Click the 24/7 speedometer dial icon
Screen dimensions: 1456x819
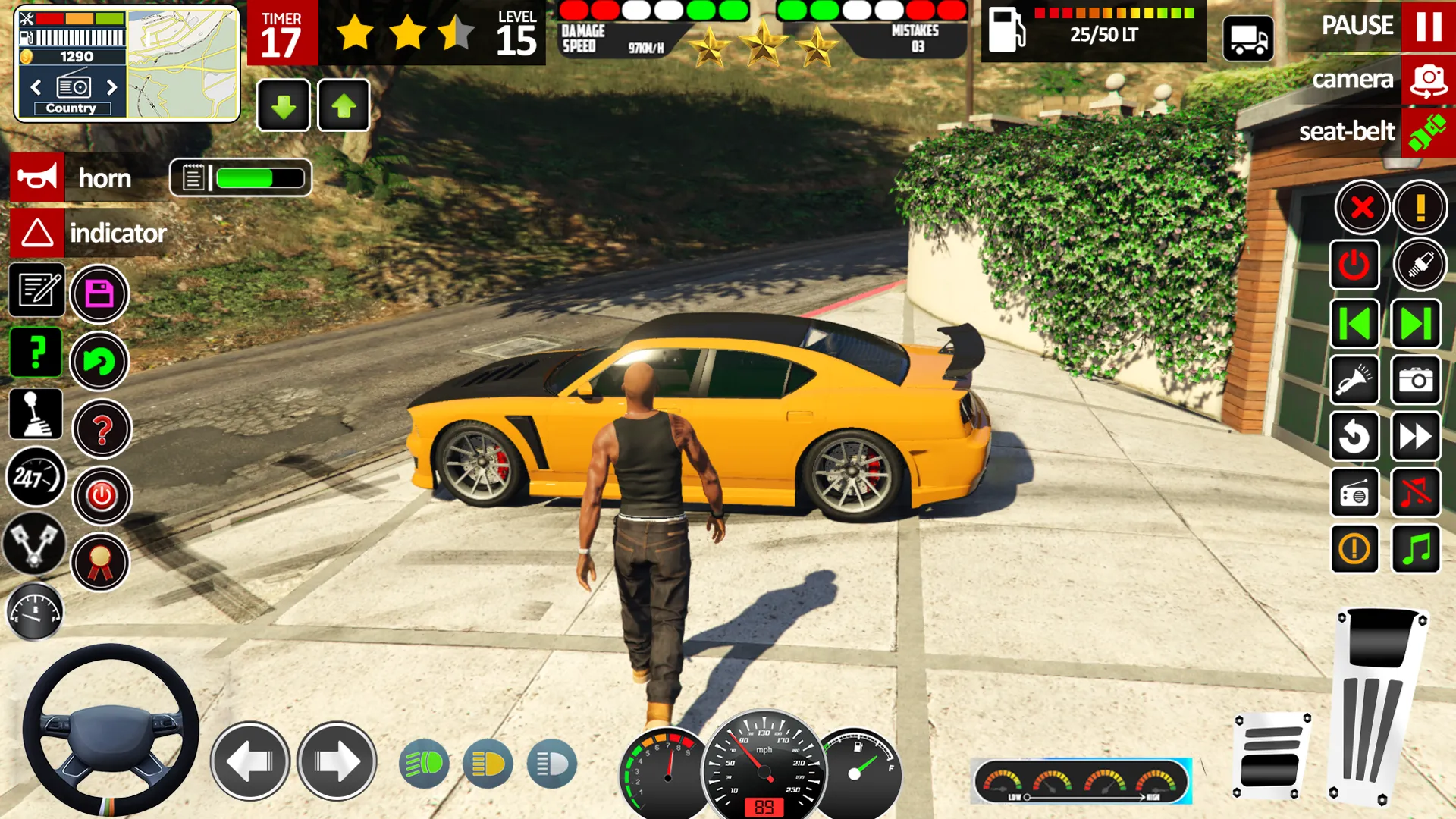pyautogui.click(x=35, y=478)
